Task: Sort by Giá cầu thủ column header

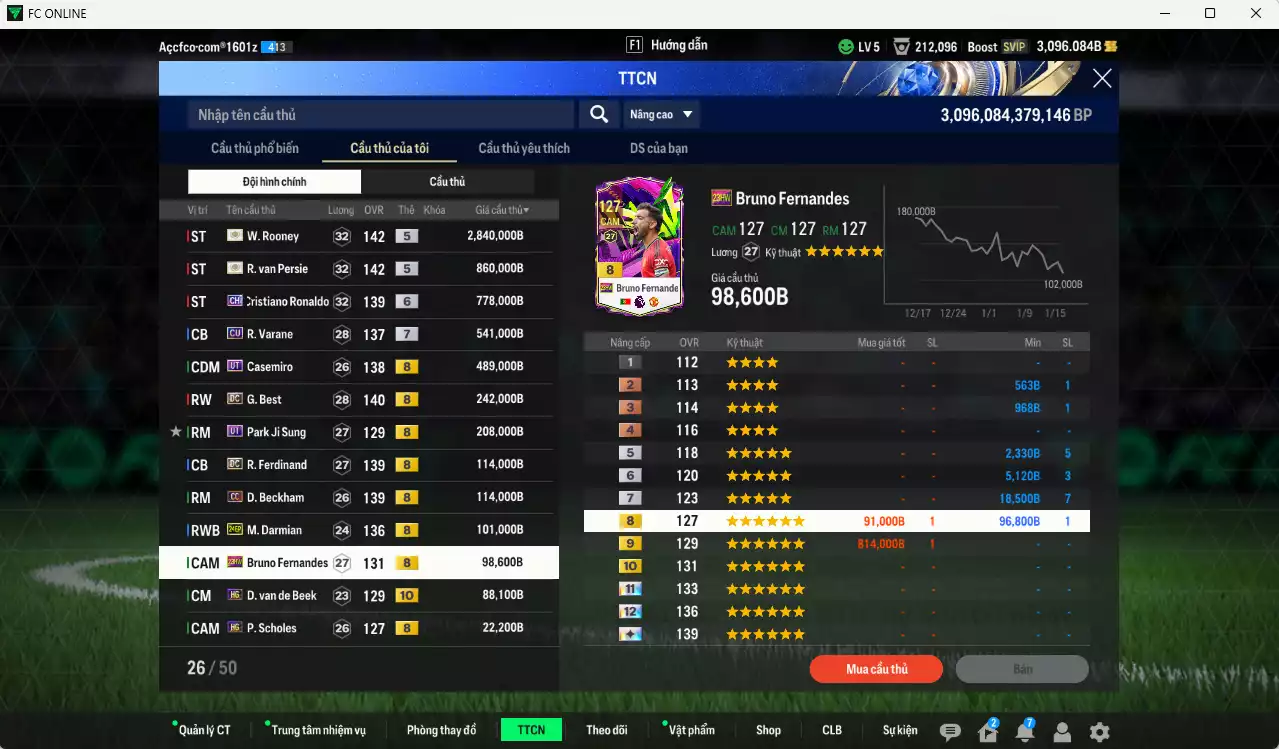Action: point(502,210)
